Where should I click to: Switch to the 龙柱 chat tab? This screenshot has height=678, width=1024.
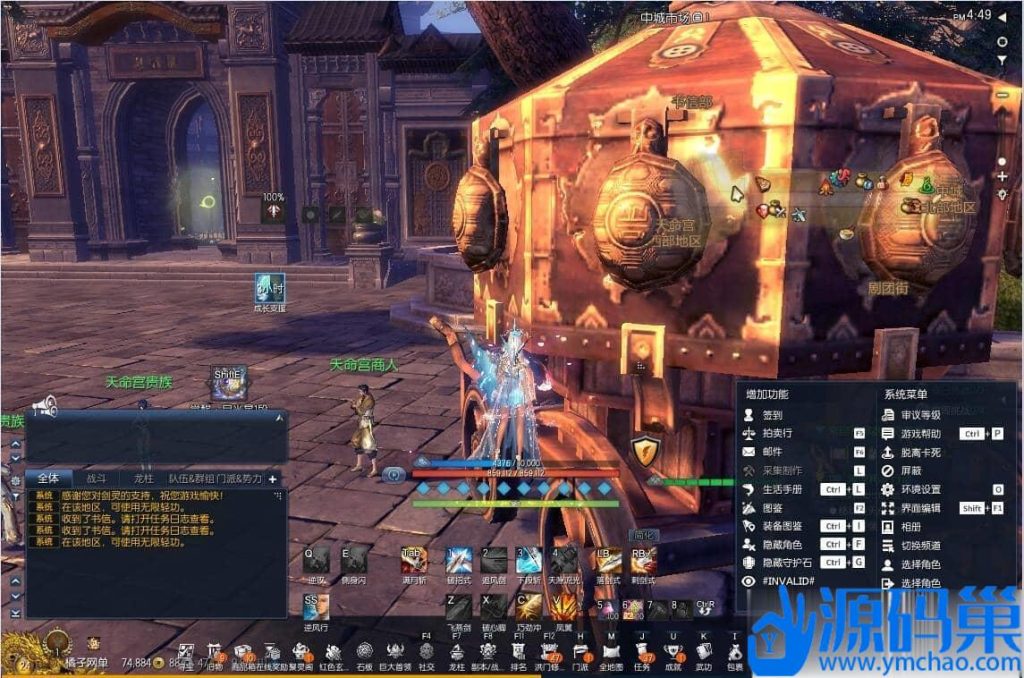(x=143, y=479)
